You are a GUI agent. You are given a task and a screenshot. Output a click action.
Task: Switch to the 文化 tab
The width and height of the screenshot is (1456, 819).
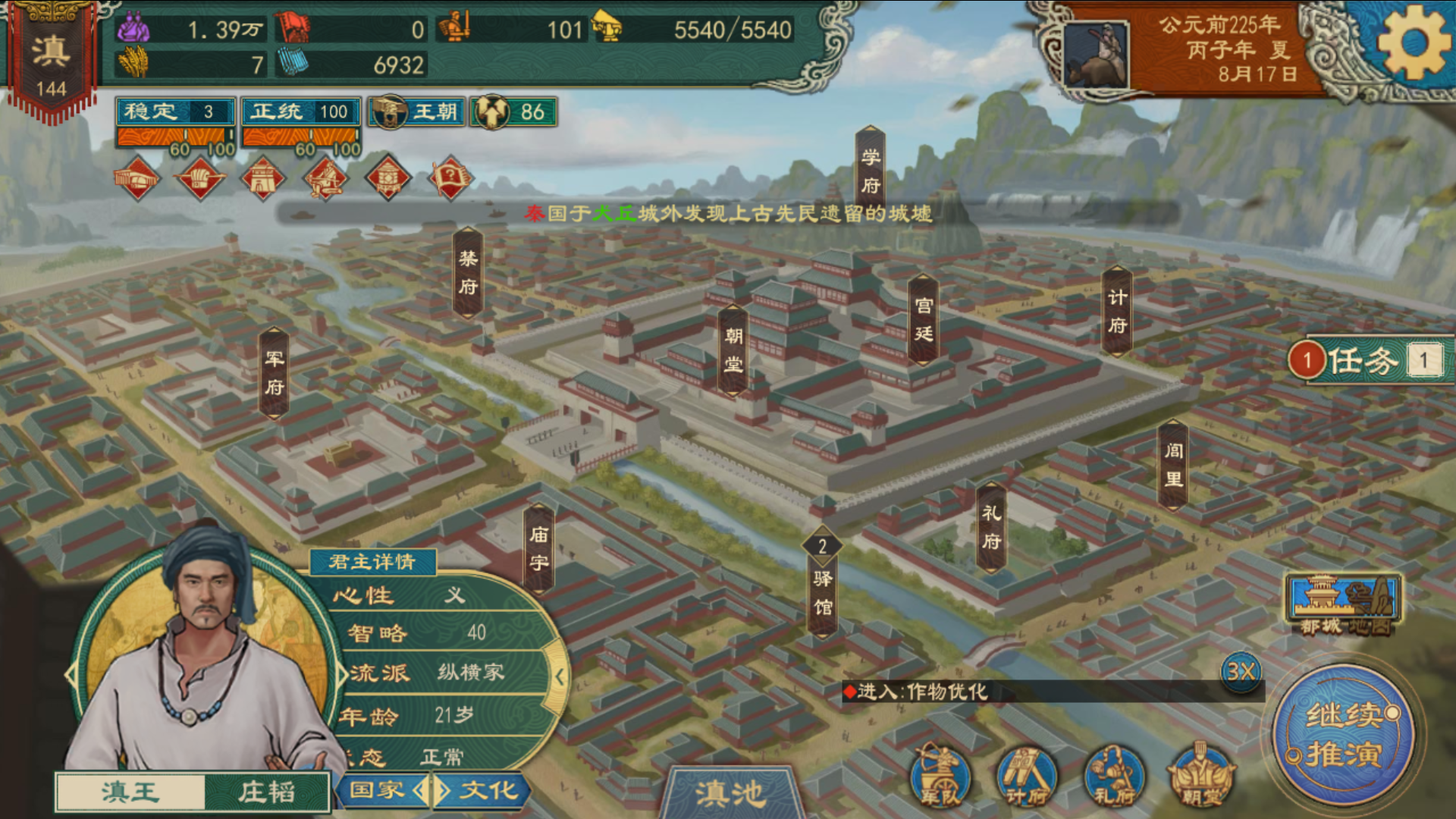click(x=488, y=790)
